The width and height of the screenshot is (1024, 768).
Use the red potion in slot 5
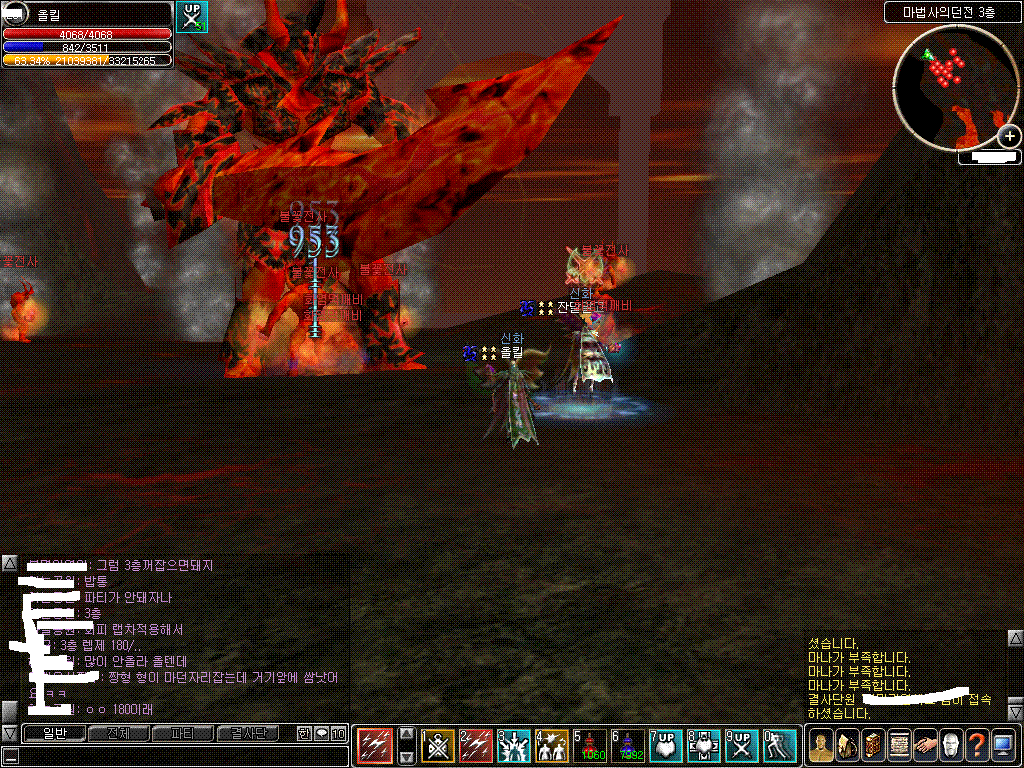[591, 745]
